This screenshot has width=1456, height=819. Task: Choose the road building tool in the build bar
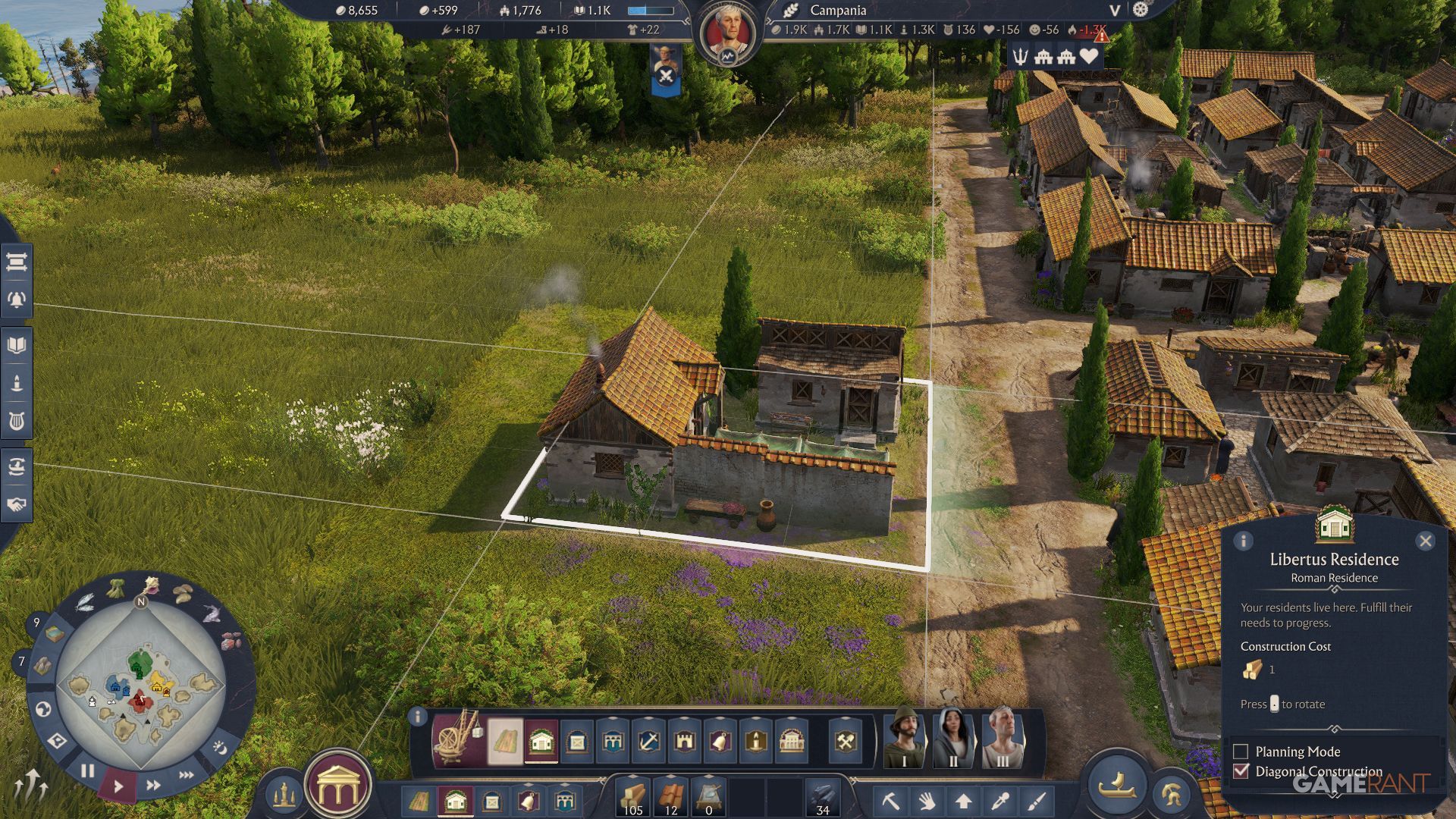(505, 741)
